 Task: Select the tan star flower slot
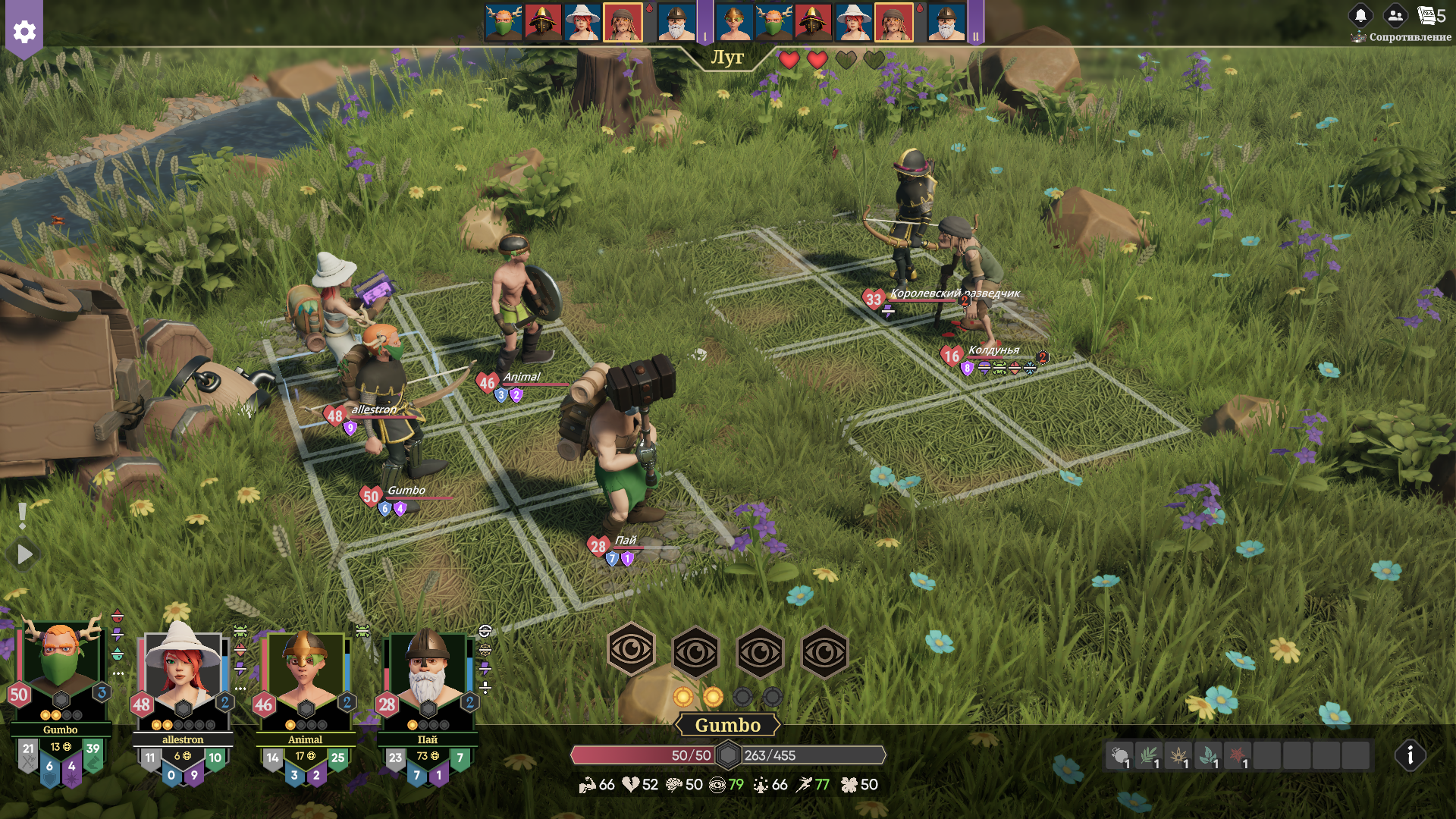click(1178, 756)
